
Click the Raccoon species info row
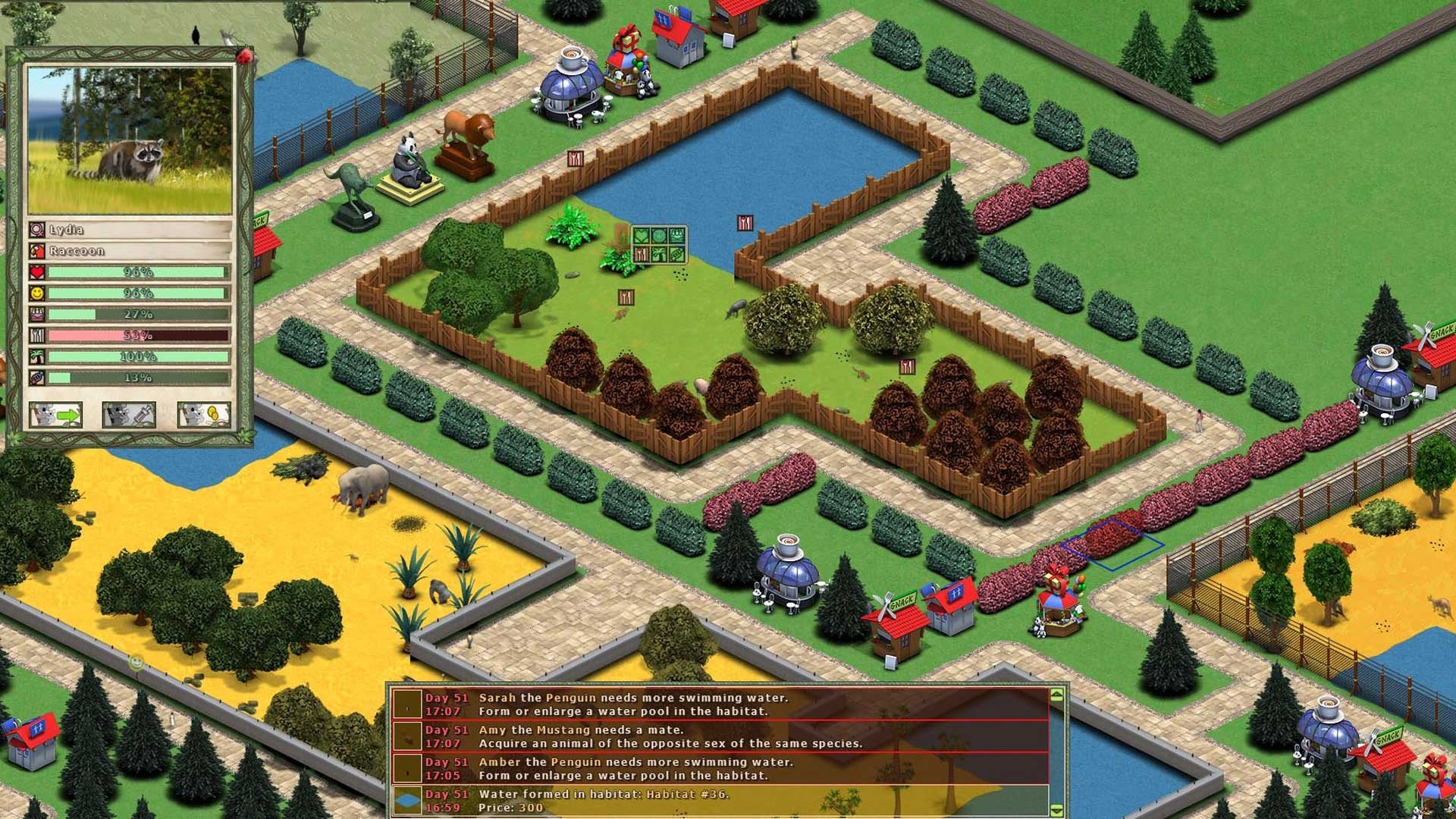coord(136,250)
